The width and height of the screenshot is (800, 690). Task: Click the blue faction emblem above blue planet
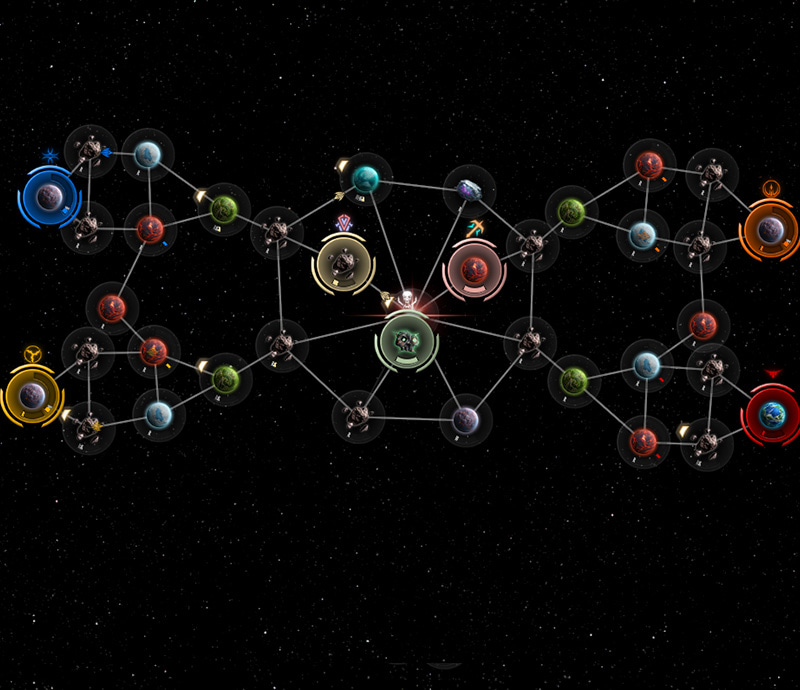pyautogui.click(x=50, y=156)
